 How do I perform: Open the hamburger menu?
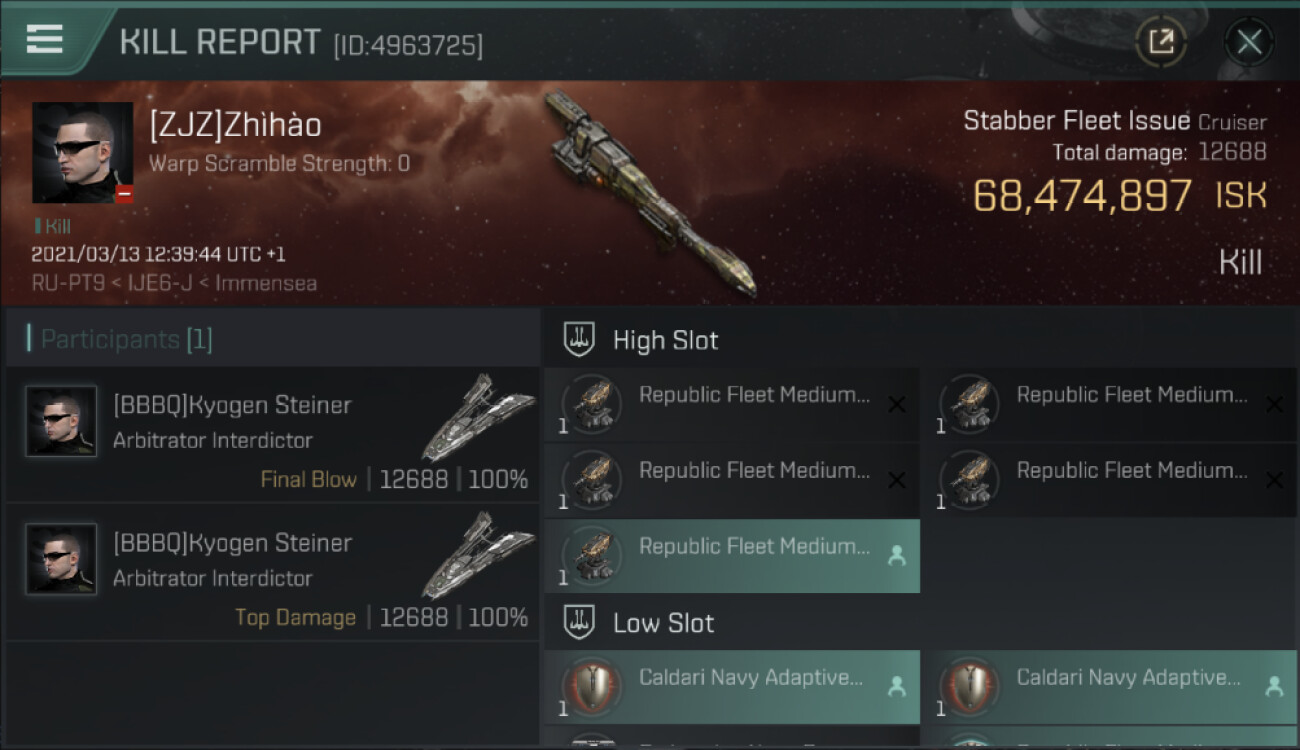coord(45,40)
